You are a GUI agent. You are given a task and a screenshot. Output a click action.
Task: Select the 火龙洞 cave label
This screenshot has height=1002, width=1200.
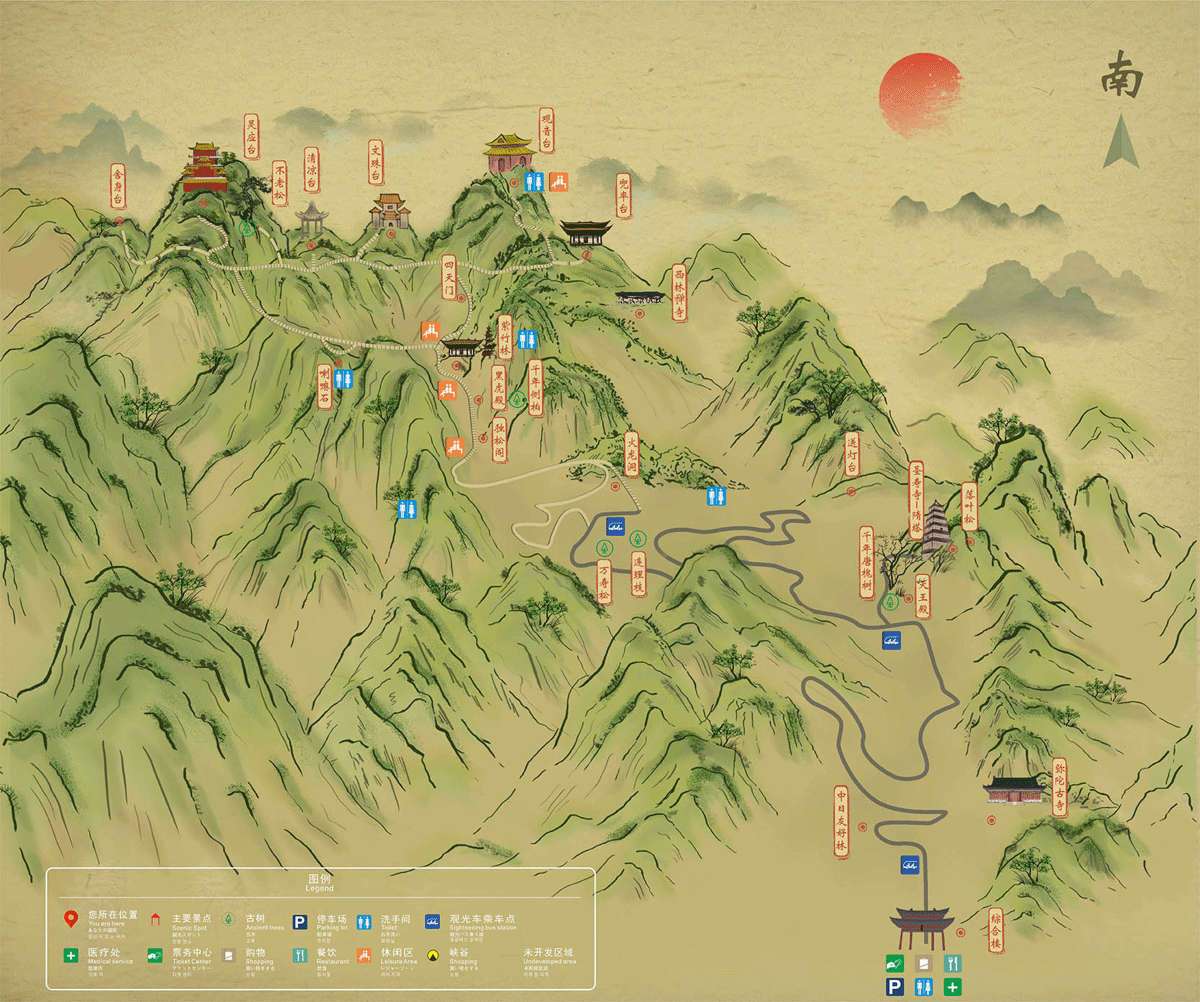(631, 456)
